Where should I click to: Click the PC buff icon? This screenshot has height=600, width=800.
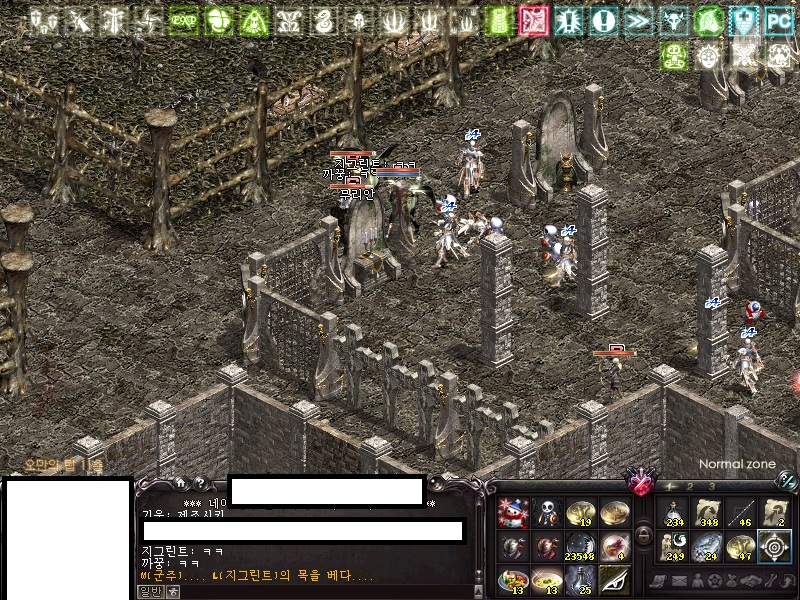pos(778,19)
